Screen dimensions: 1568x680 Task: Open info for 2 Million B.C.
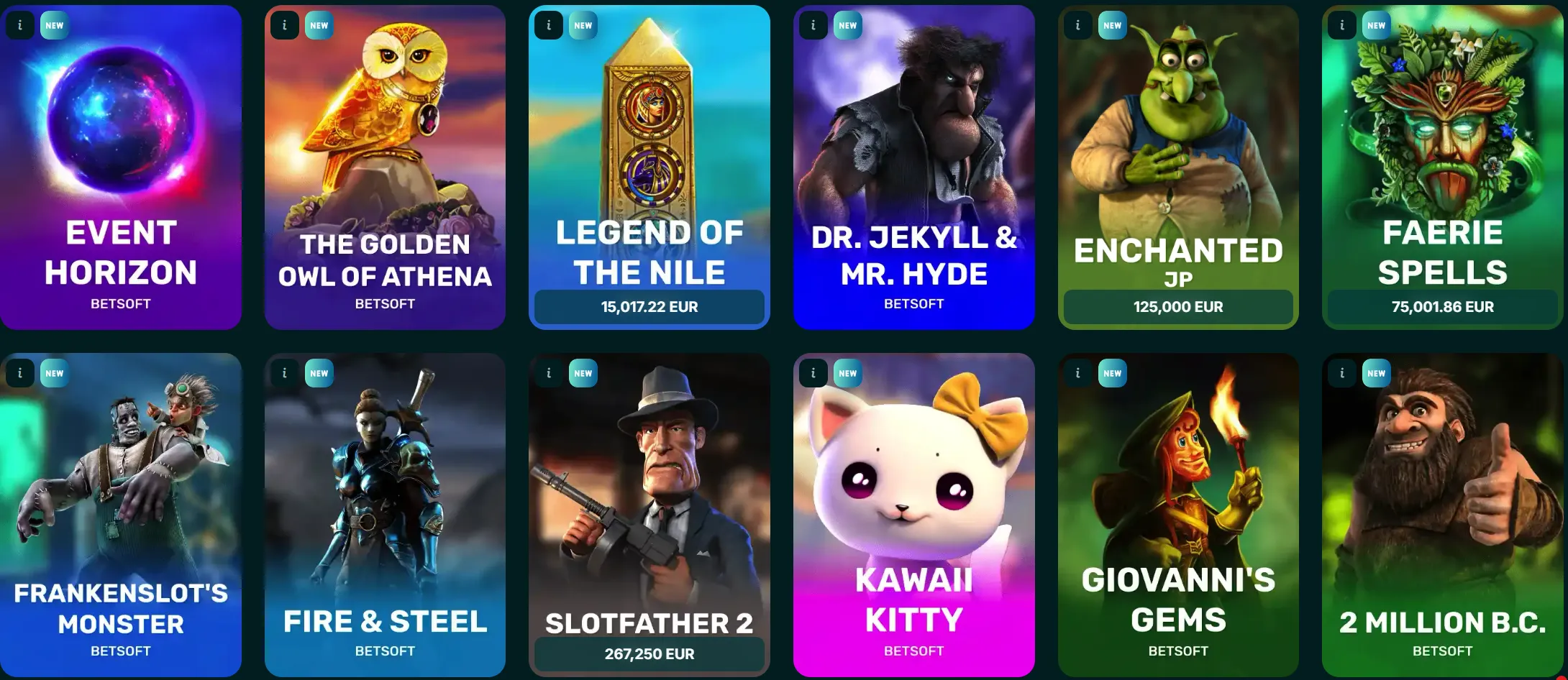point(1341,373)
